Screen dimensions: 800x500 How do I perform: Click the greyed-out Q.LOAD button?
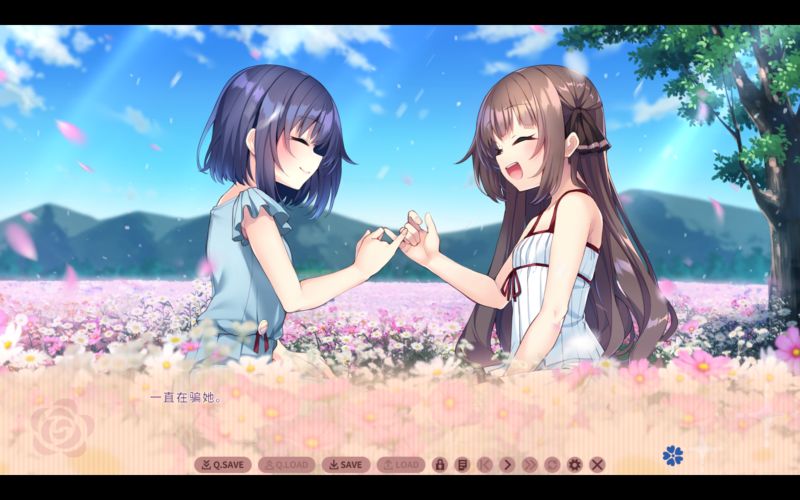pos(286,464)
